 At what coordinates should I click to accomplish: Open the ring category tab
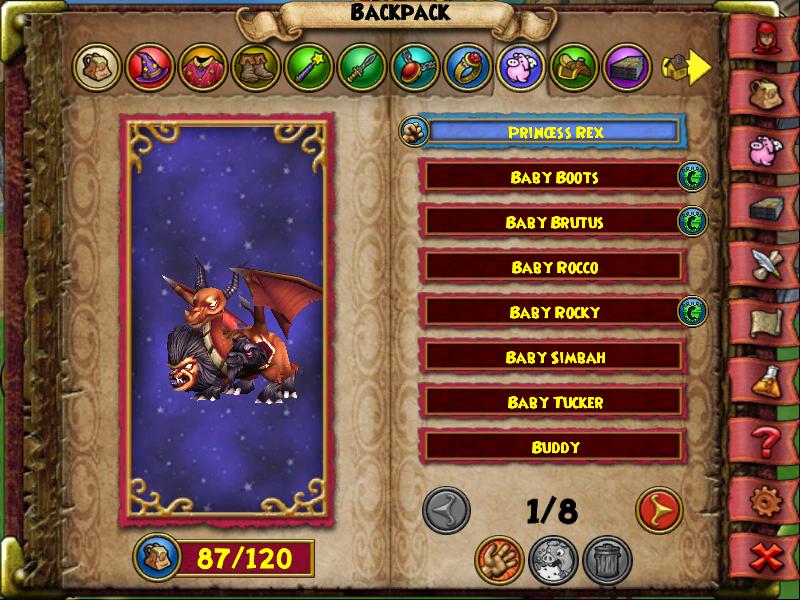click(x=469, y=68)
